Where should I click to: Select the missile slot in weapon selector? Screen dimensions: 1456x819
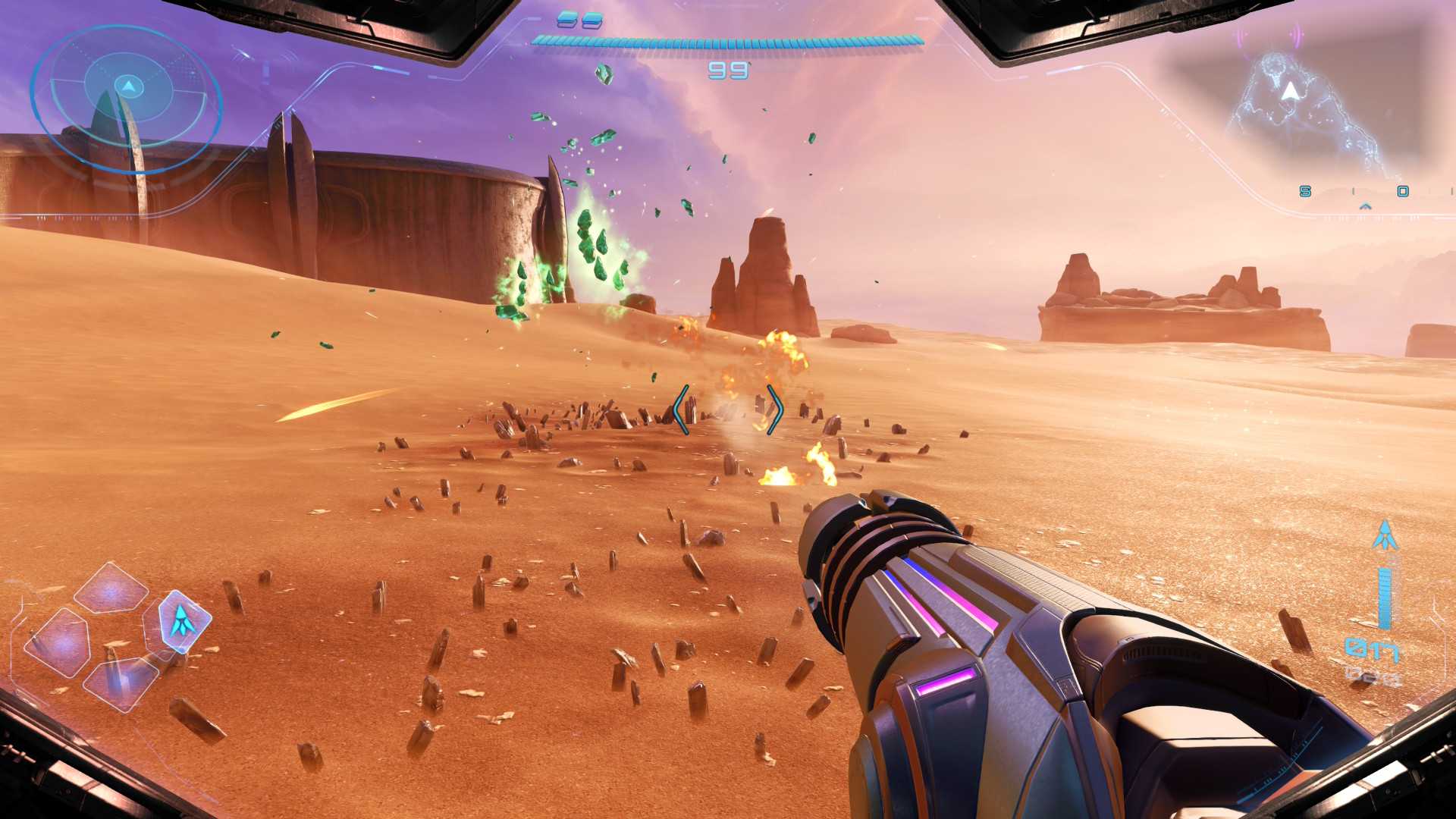tap(180, 620)
